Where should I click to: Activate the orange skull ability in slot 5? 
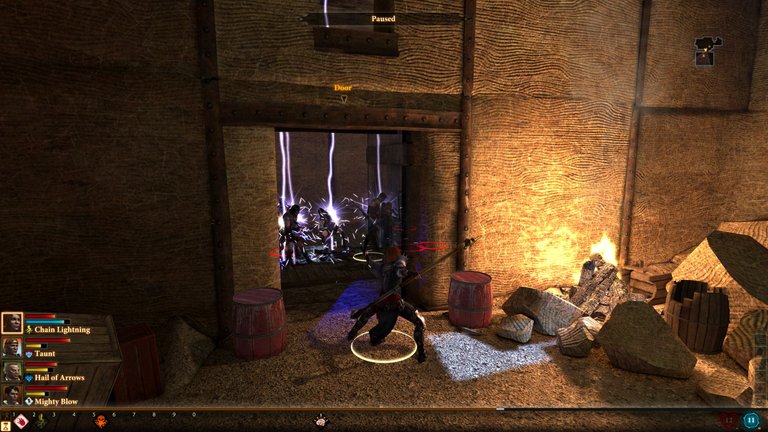point(100,421)
